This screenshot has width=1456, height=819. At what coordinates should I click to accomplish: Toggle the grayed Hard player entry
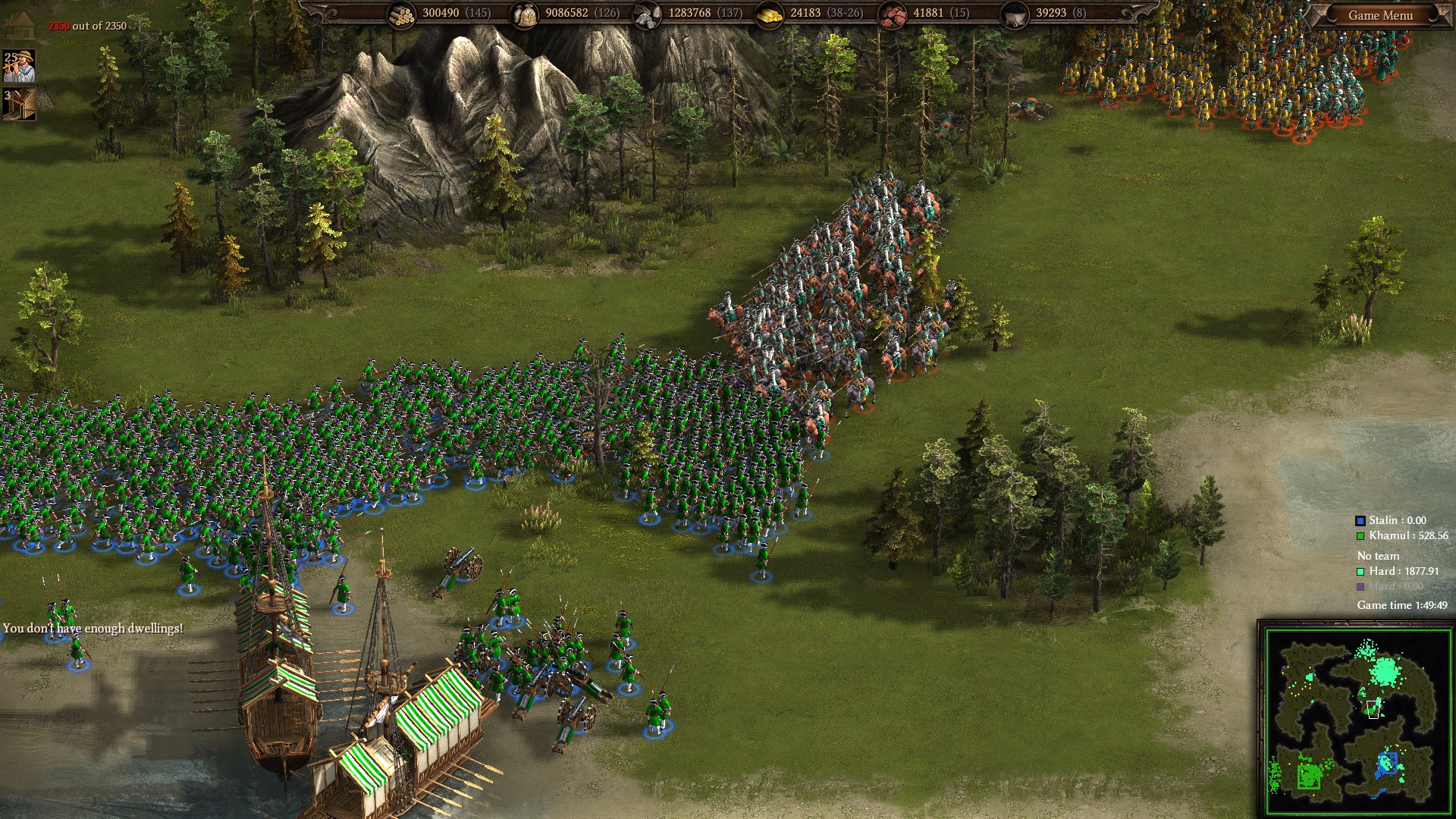[1392, 587]
